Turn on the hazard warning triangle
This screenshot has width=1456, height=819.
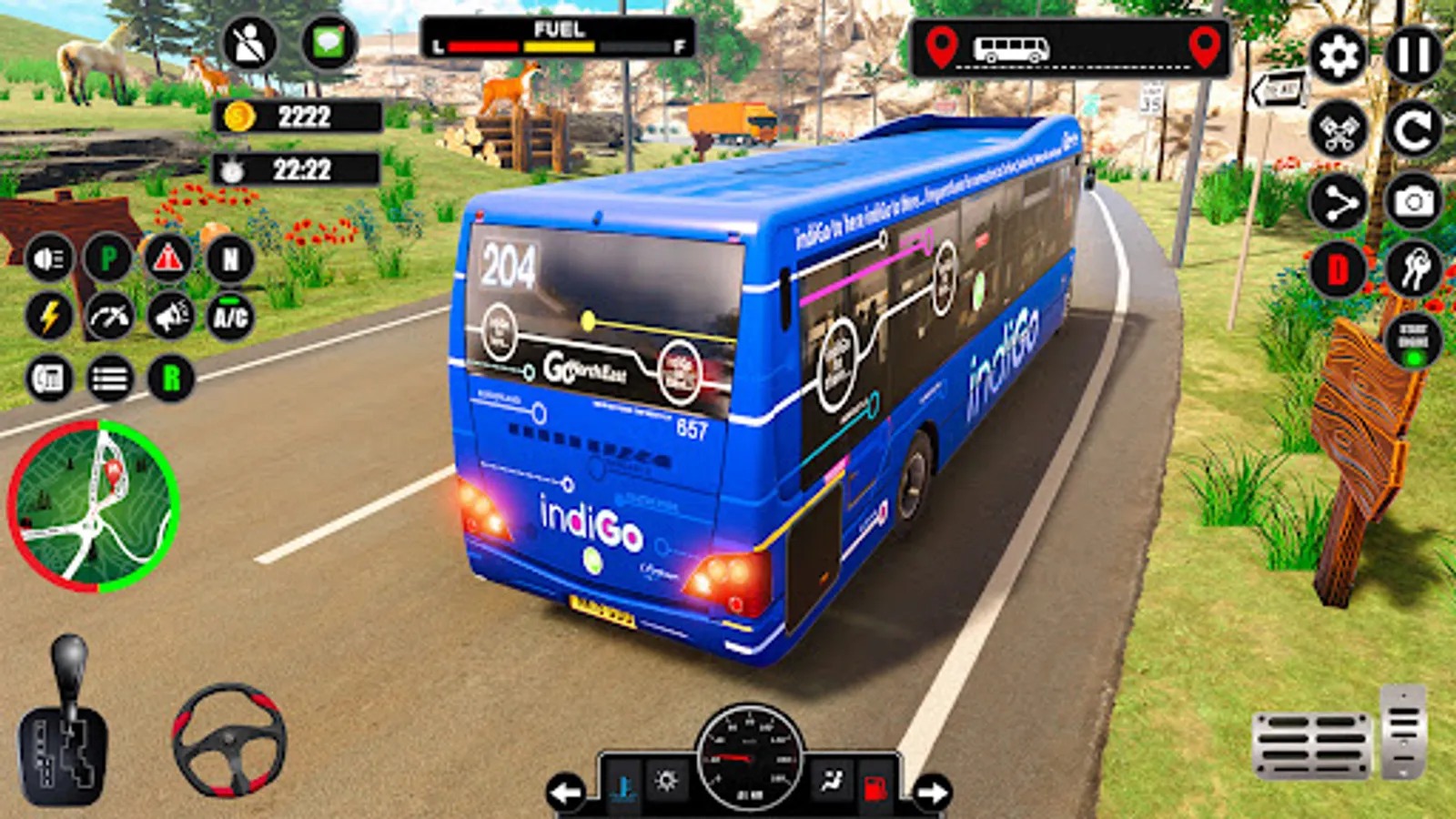(x=168, y=260)
